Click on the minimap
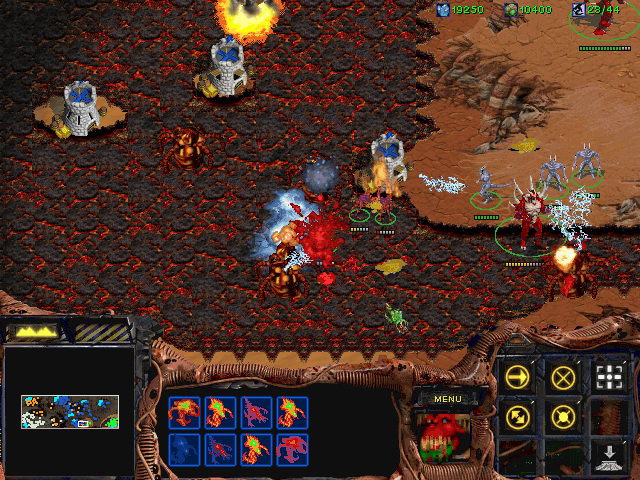This screenshot has height=480, width=640. coord(70,411)
